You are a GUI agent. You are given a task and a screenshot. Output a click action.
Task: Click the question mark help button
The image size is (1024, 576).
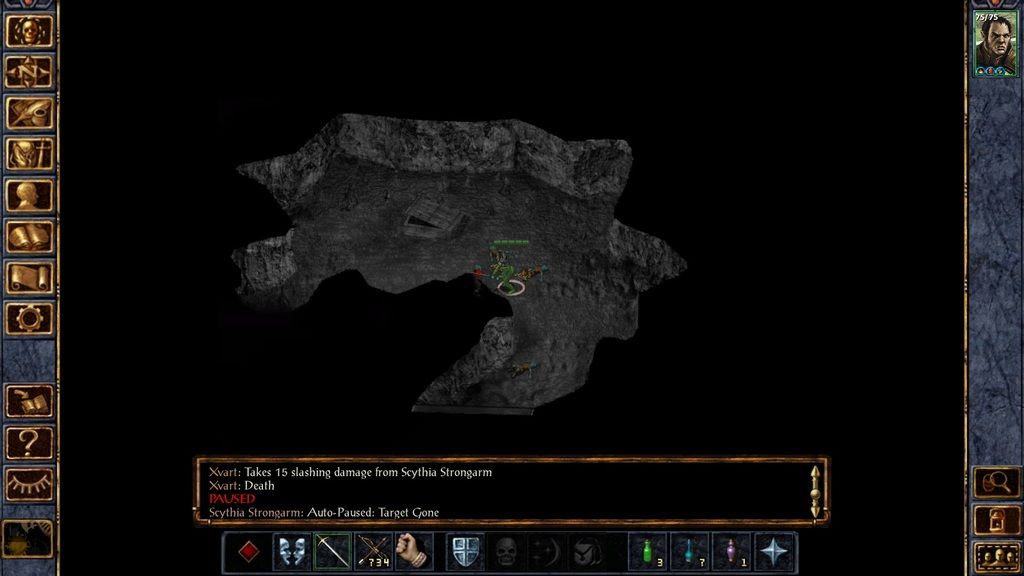[29, 442]
